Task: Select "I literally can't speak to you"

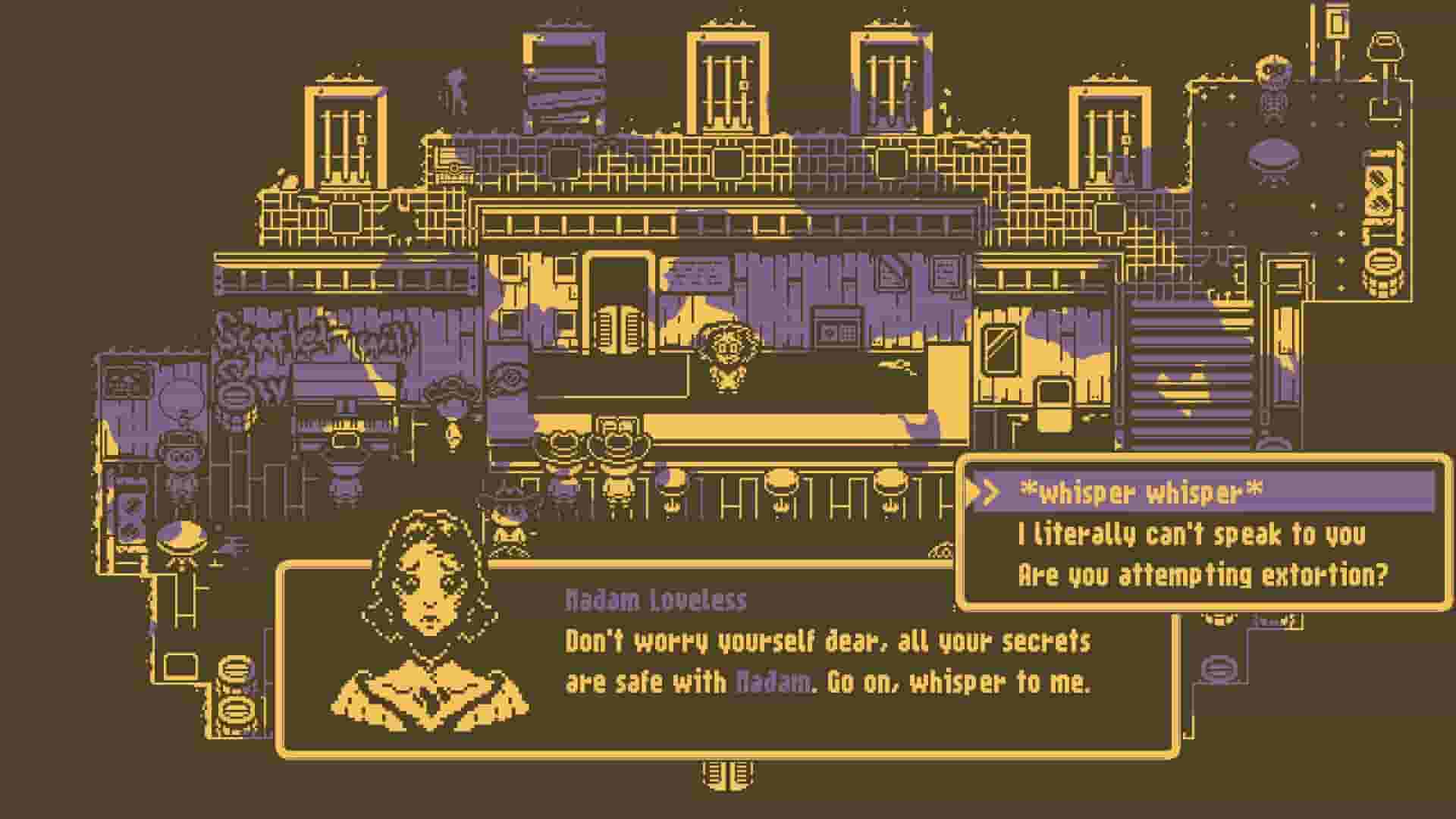Action: tap(1191, 535)
